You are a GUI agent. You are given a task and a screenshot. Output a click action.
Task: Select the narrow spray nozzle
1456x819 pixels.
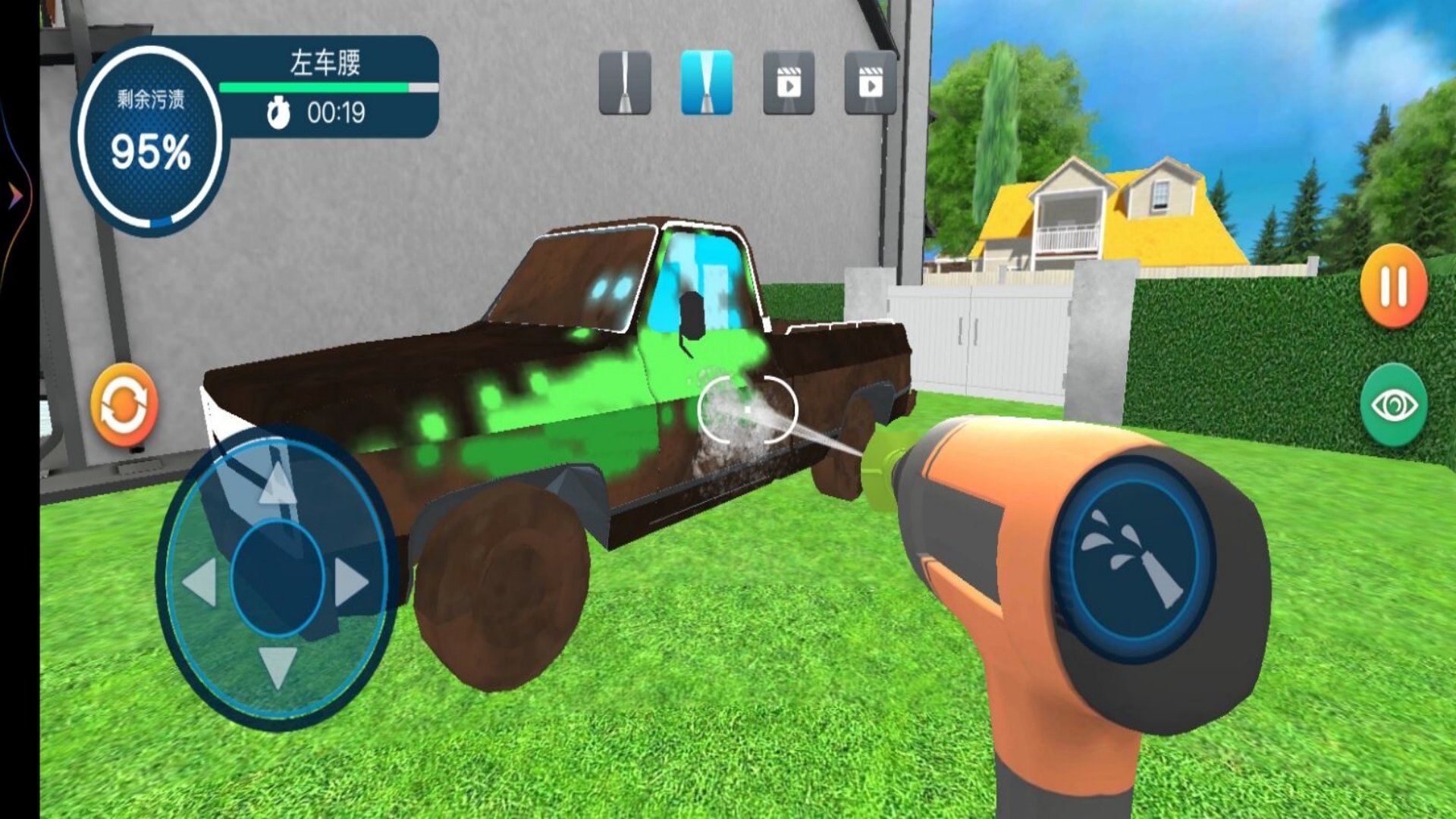click(625, 83)
